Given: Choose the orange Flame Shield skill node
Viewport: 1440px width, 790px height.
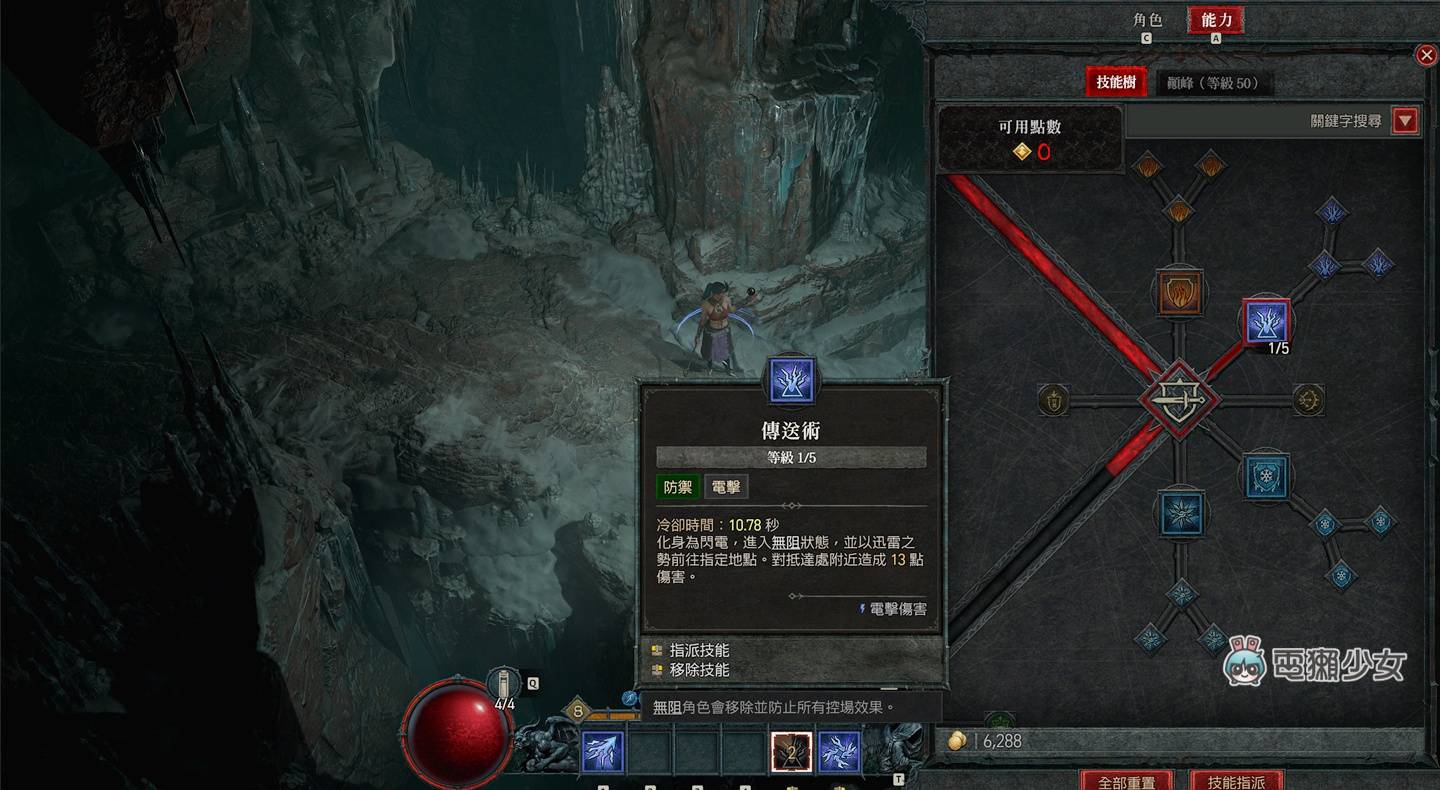Looking at the screenshot, I should [x=1180, y=293].
